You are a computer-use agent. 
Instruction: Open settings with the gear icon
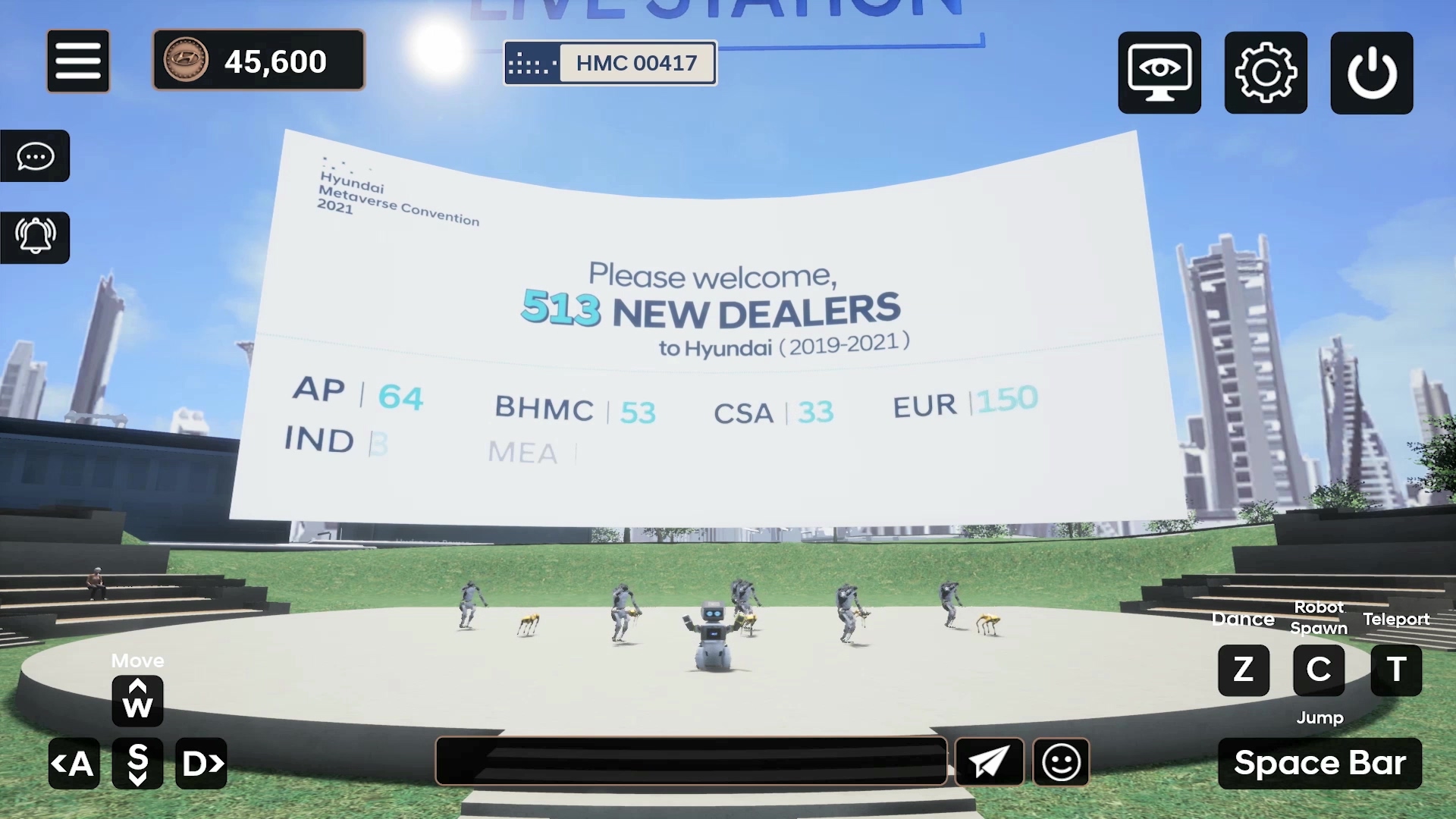point(1265,73)
